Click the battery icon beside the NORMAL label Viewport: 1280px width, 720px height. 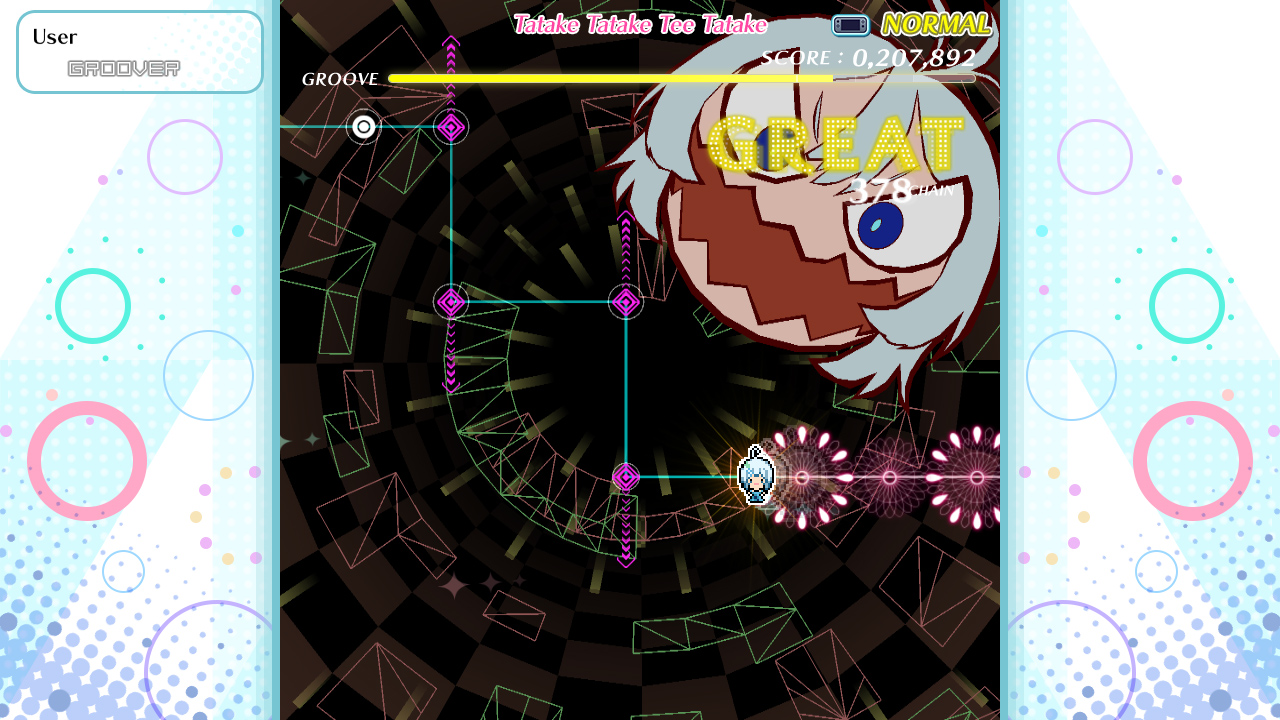coord(849,23)
